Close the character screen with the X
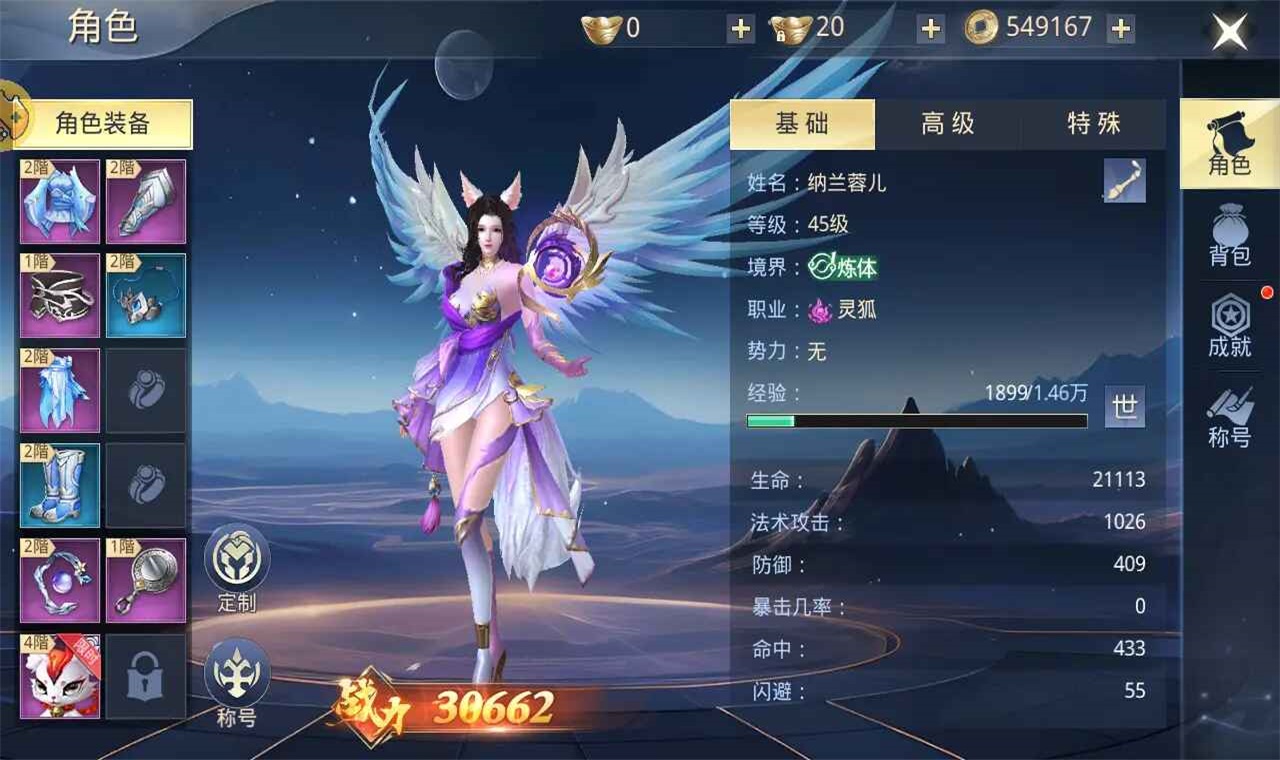The height and width of the screenshot is (760, 1280). pyautogui.click(x=1229, y=32)
